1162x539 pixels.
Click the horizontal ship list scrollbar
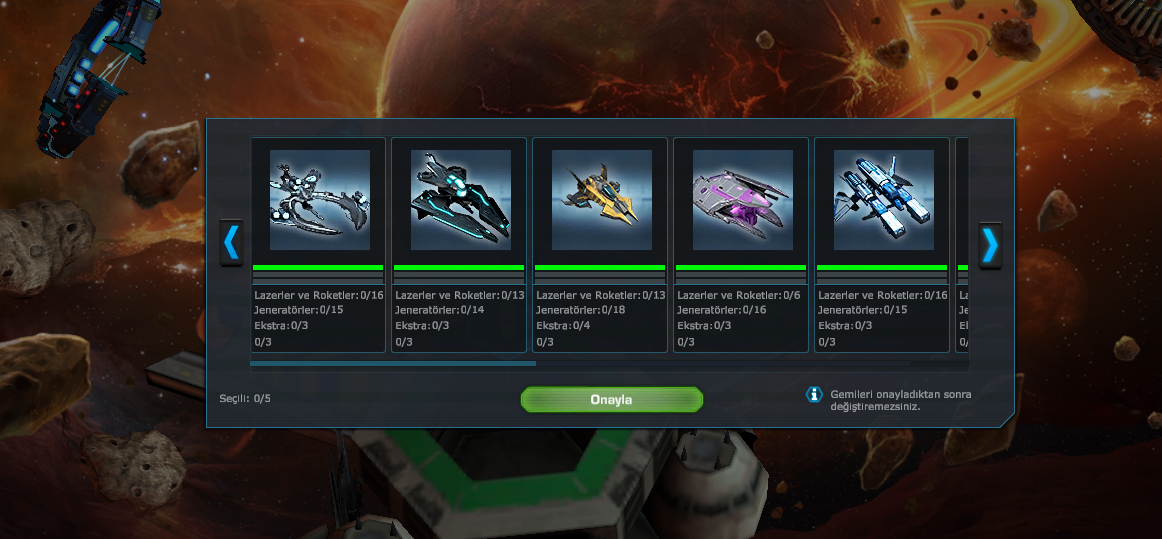point(393,364)
